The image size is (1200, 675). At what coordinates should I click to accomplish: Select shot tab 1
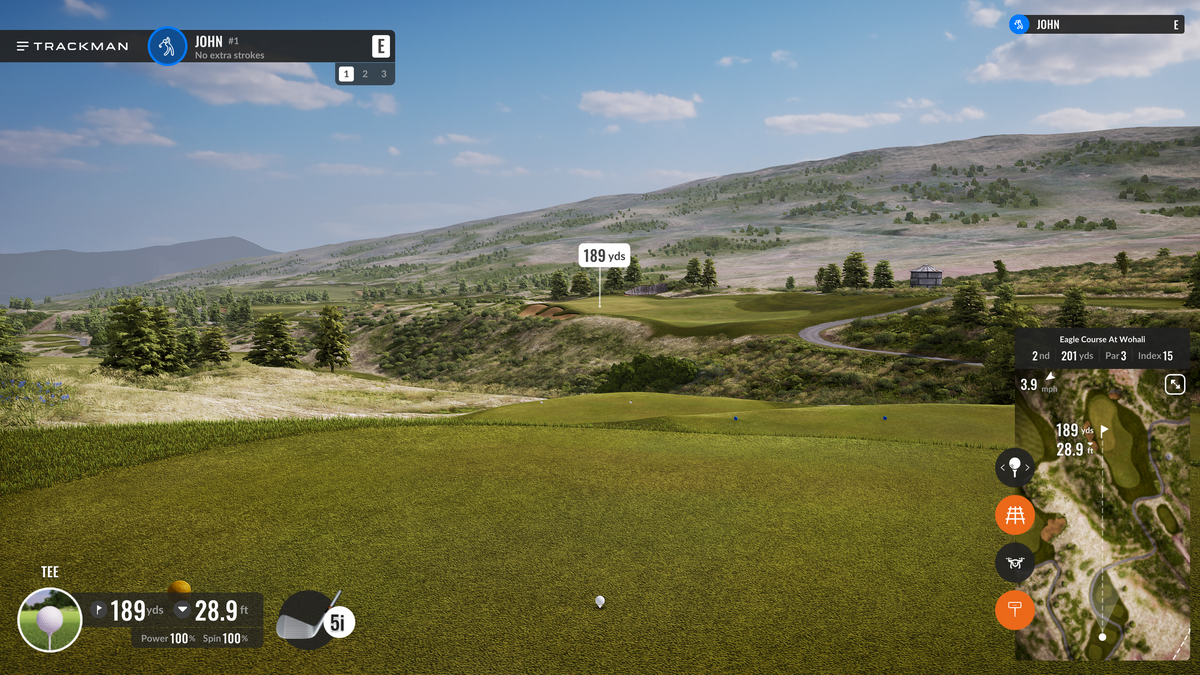[x=346, y=74]
